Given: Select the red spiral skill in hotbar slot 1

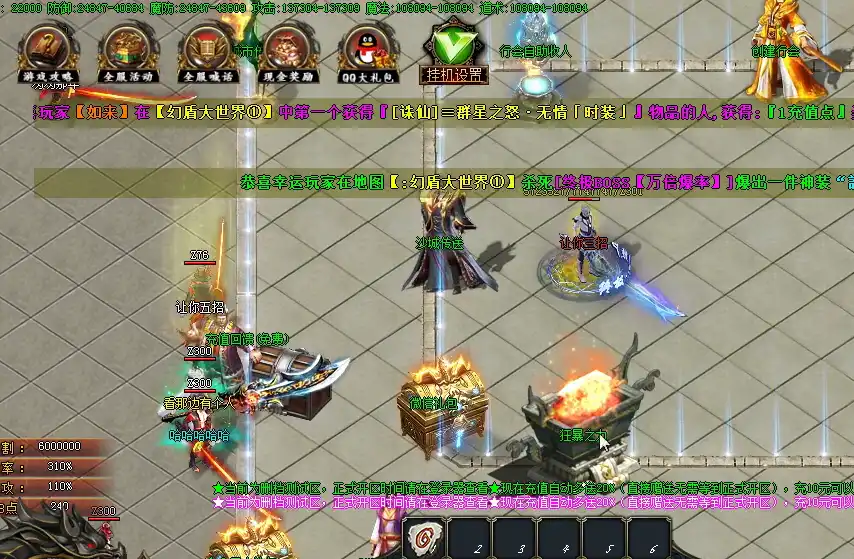Looking at the screenshot, I should click(422, 539).
